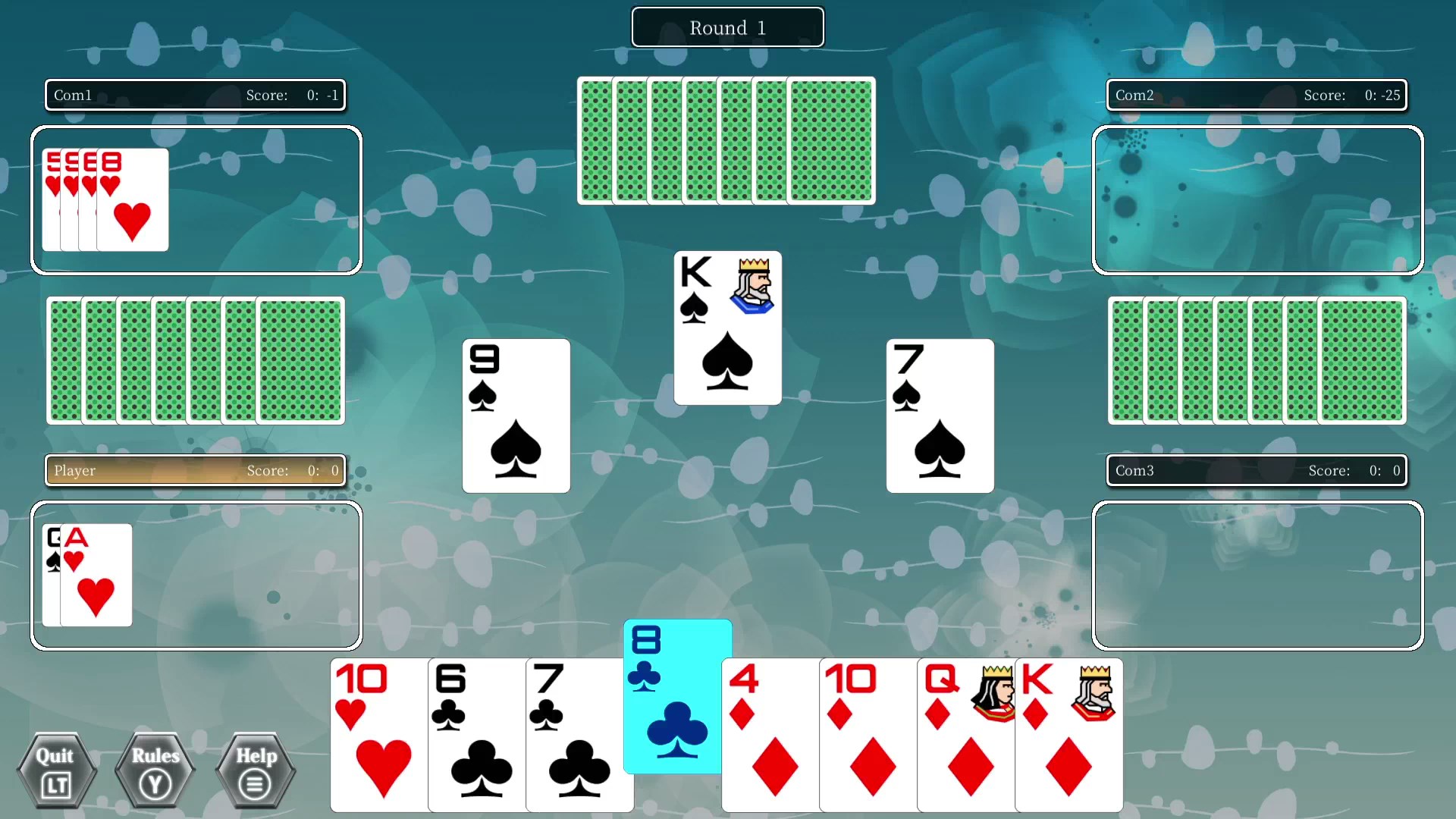Image resolution: width=1456 pixels, height=819 pixels.
Task: Click the 9 of Spades played card
Action: (x=516, y=416)
